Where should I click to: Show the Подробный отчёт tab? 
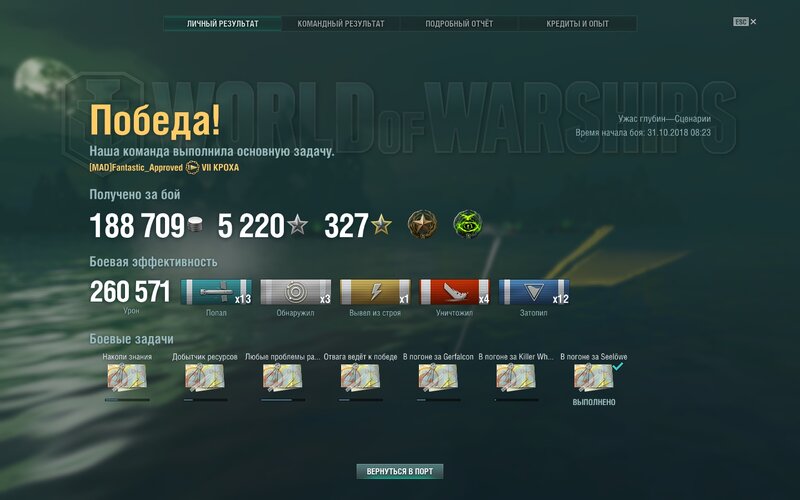(x=459, y=23)
